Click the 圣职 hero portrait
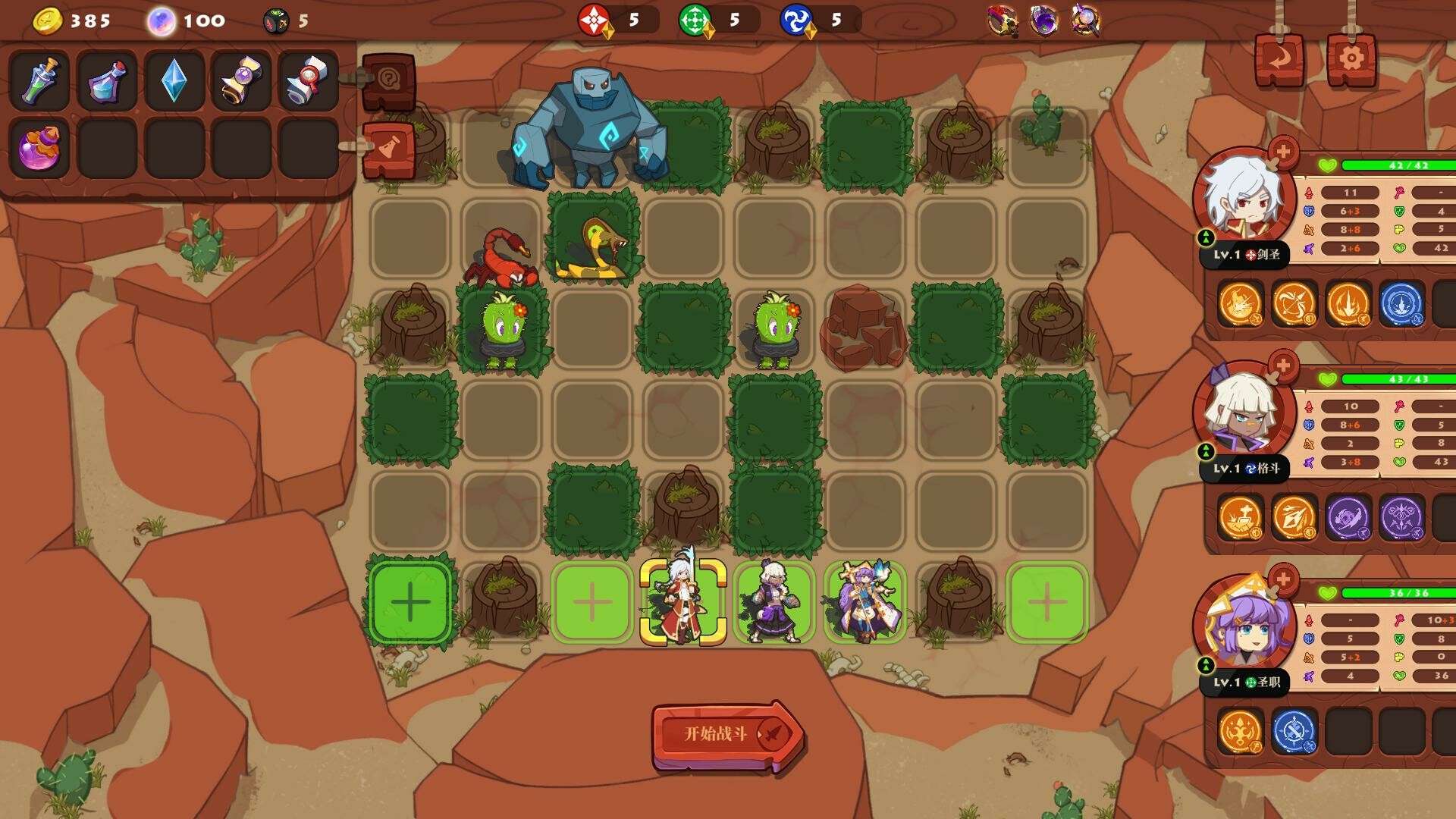Screen dimensions: 1456x819 (1244, 629)
